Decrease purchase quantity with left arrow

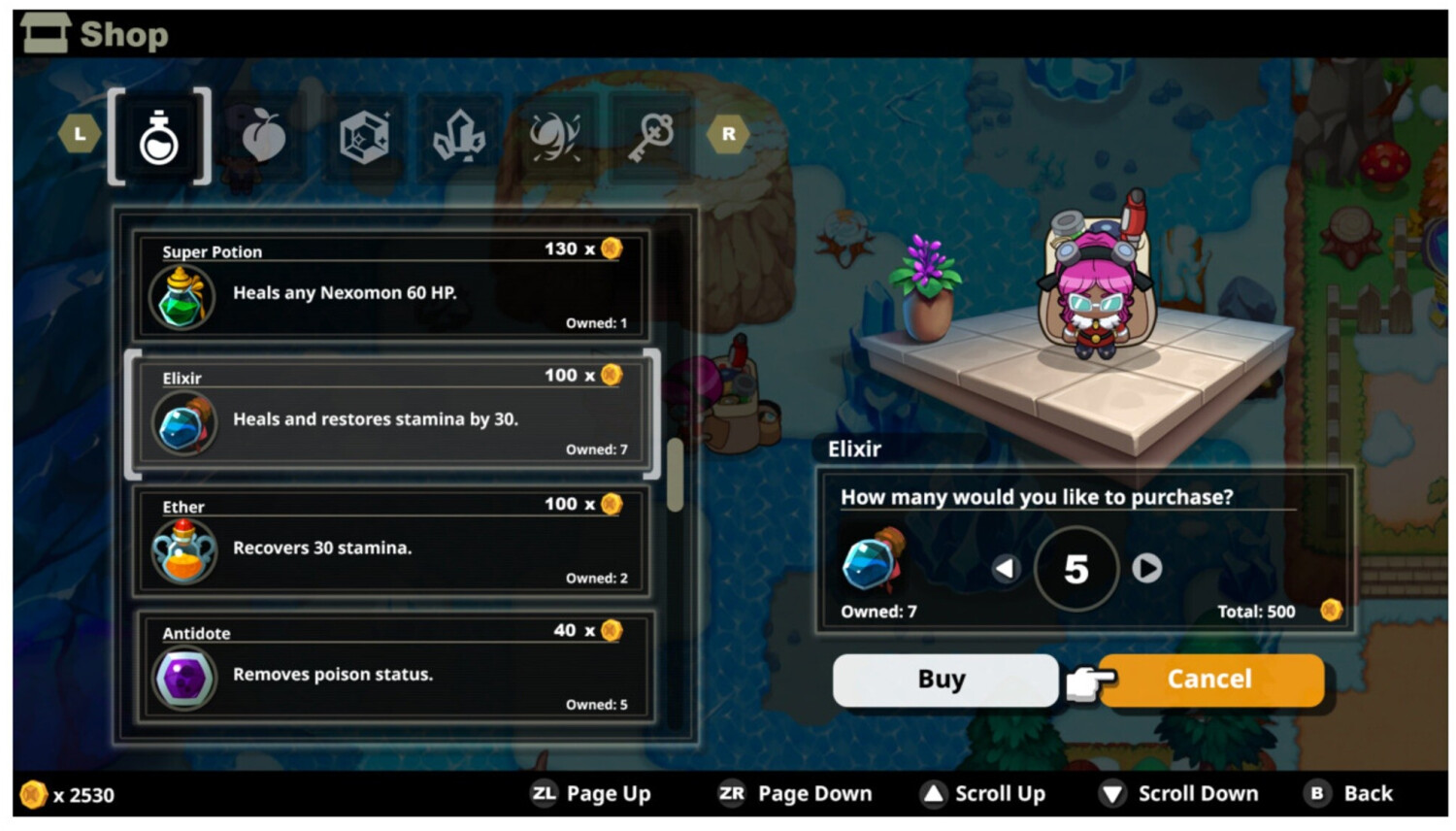coord(1006,568)
